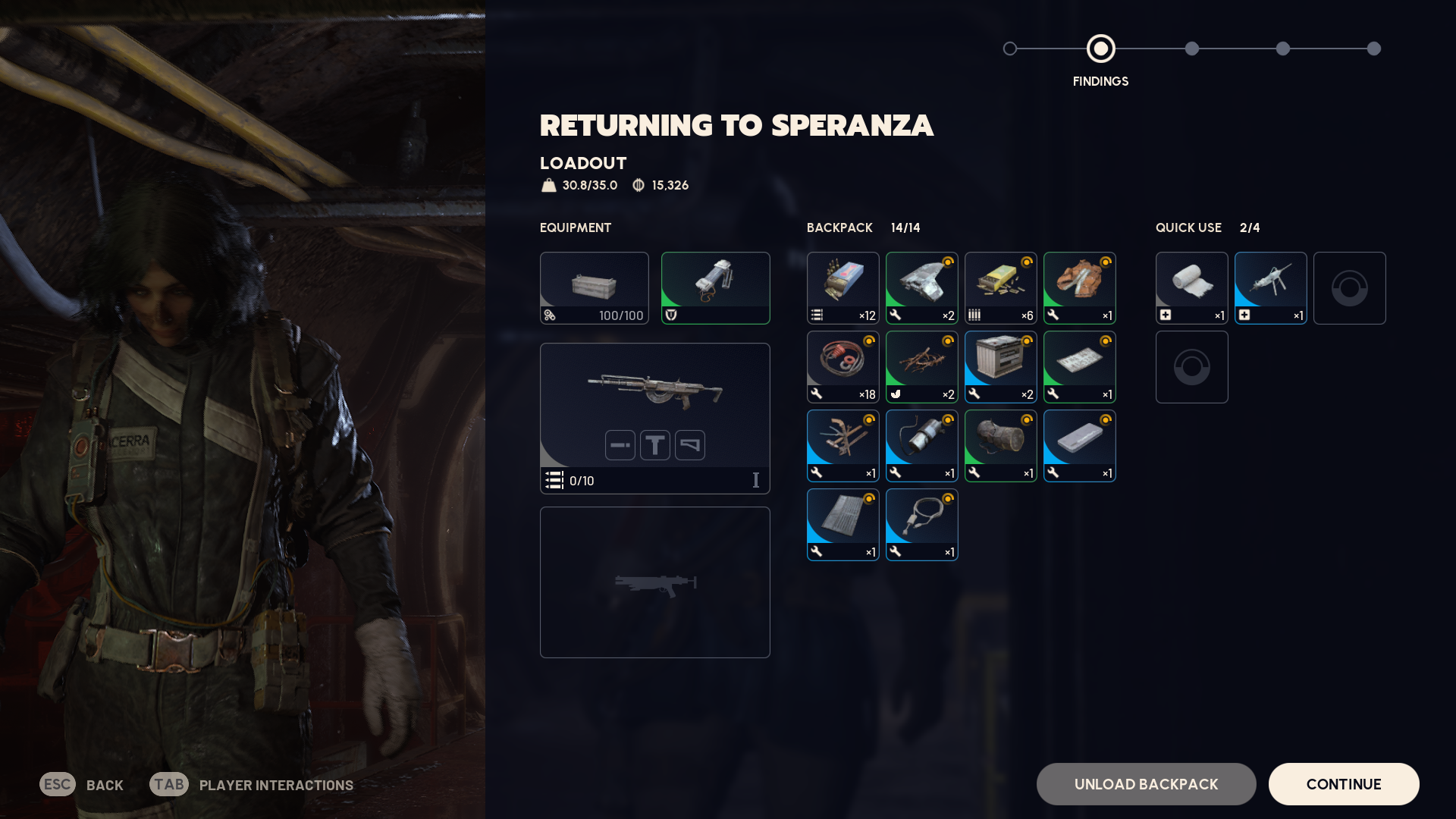Viewport: 1456px width, 819px height.
Task: Select the metal canister with hose item
Action: 921,446
